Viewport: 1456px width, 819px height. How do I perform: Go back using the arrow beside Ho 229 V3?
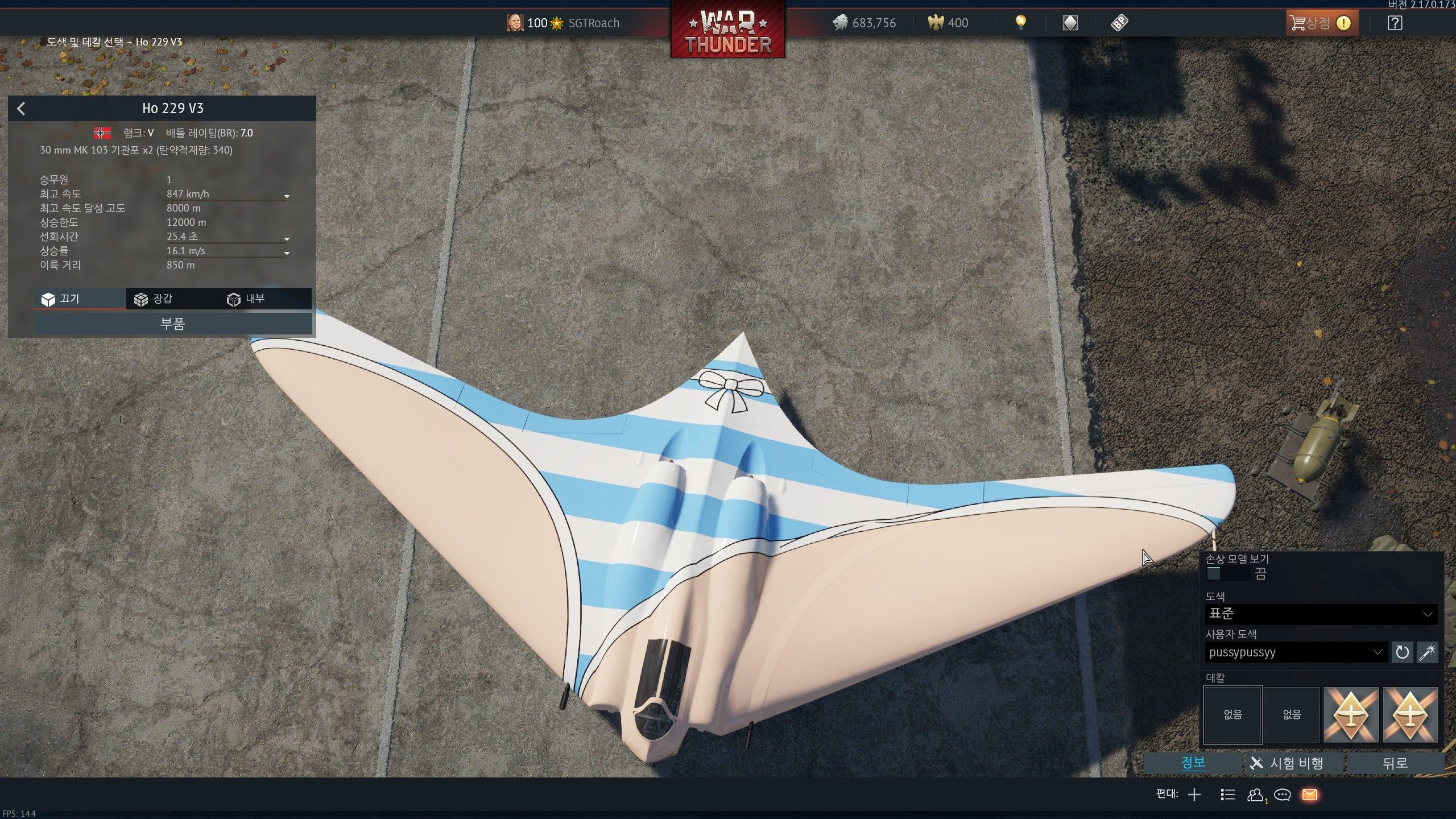(x=22, y=109)
